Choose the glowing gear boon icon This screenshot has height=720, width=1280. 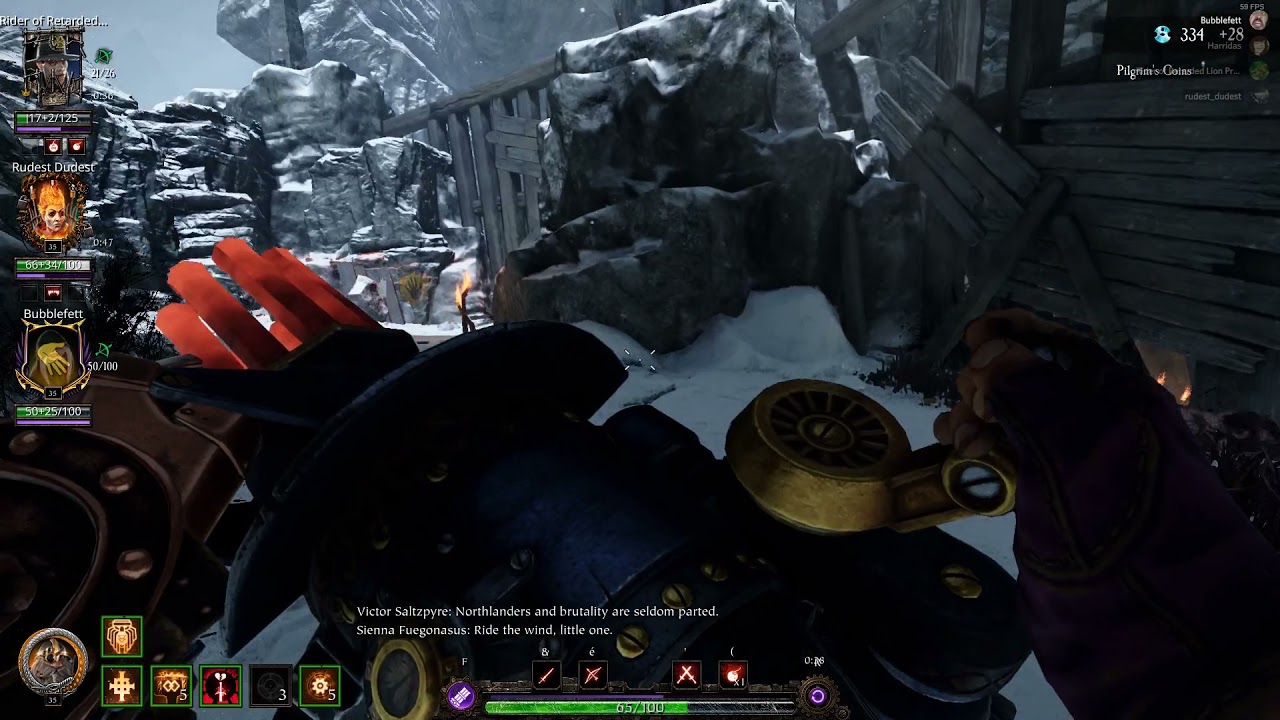(320, 686)
